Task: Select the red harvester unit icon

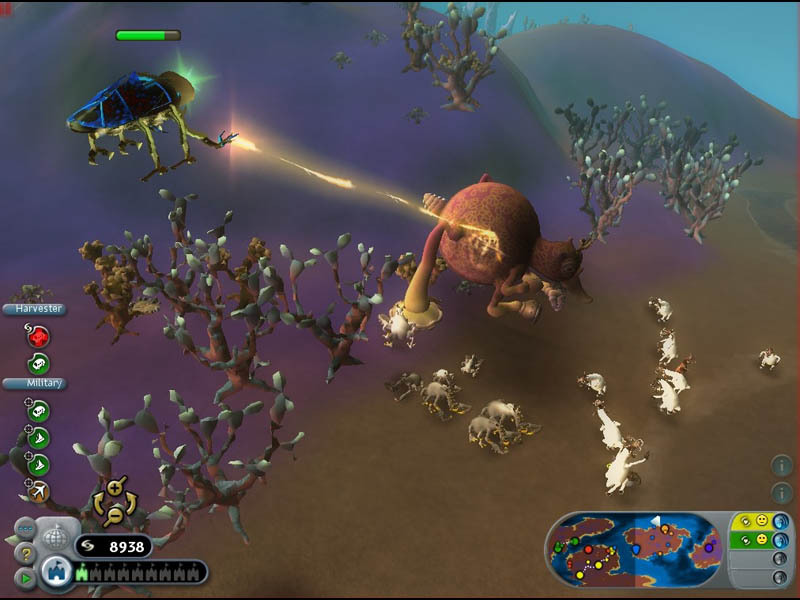Action: (x=38, y=336)
